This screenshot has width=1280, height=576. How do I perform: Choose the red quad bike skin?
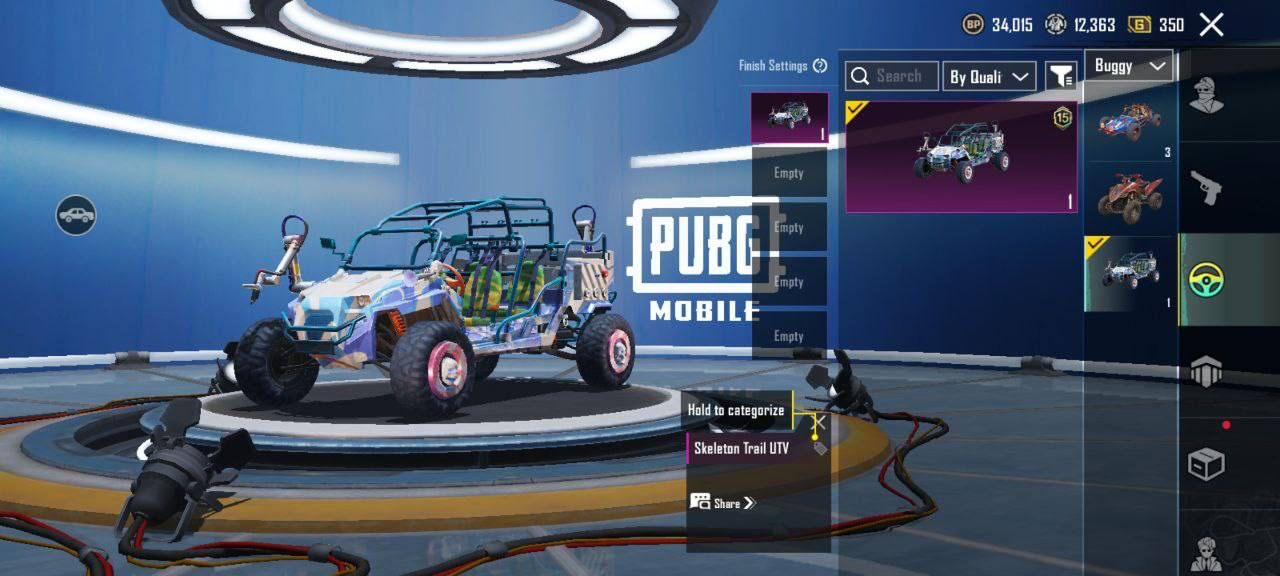tap(1129, 198)
